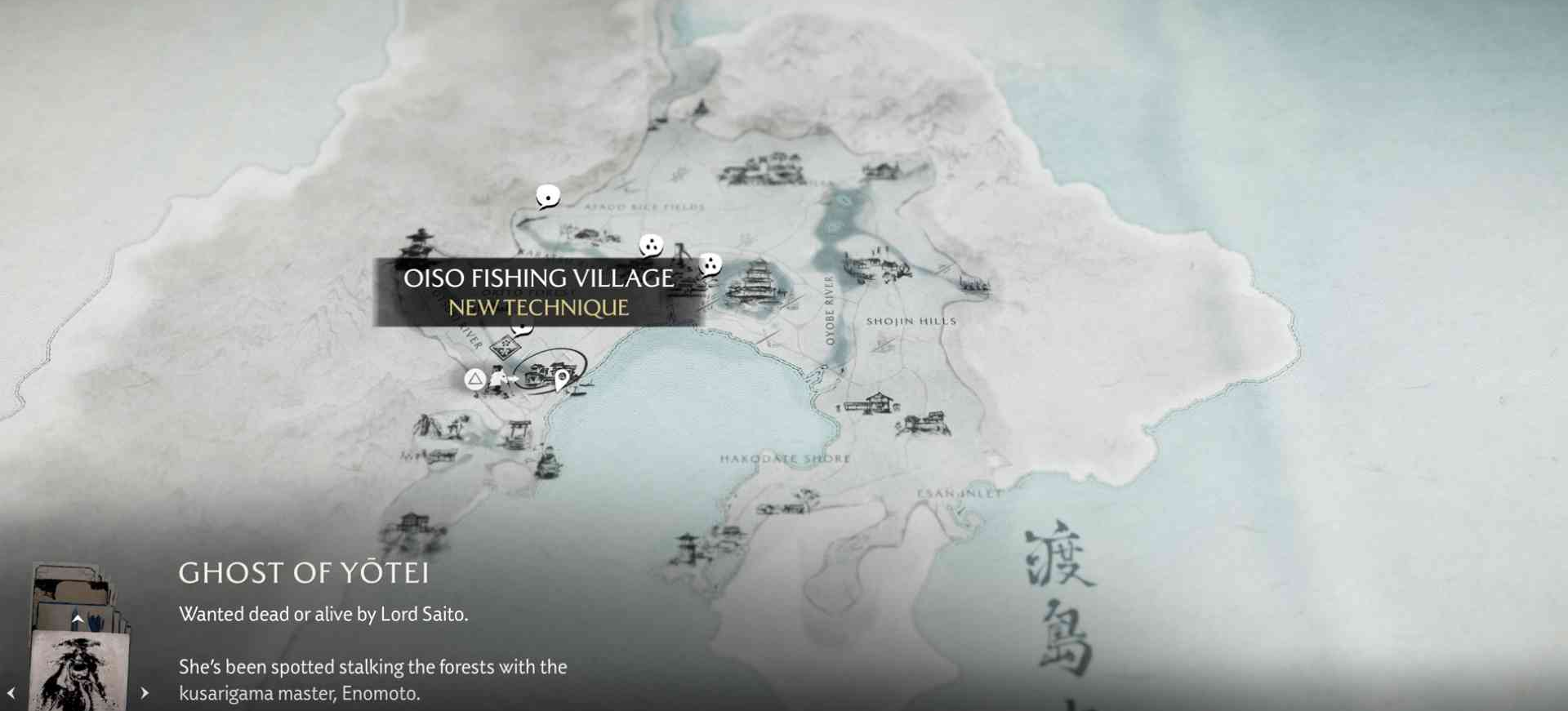
Task: Click the up arrow on the card stack
Action: click(78, 620)
